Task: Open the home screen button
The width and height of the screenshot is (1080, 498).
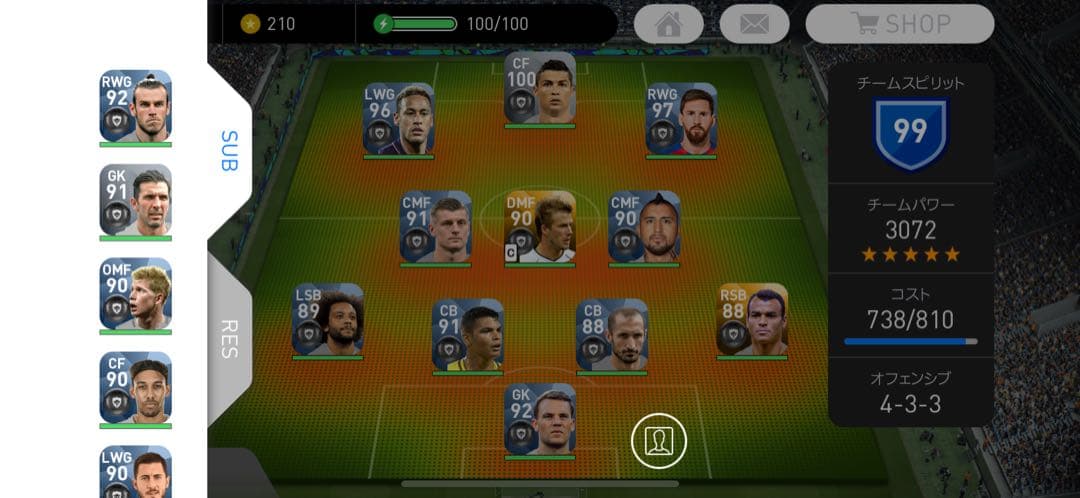Action: [x=668, y=24]
